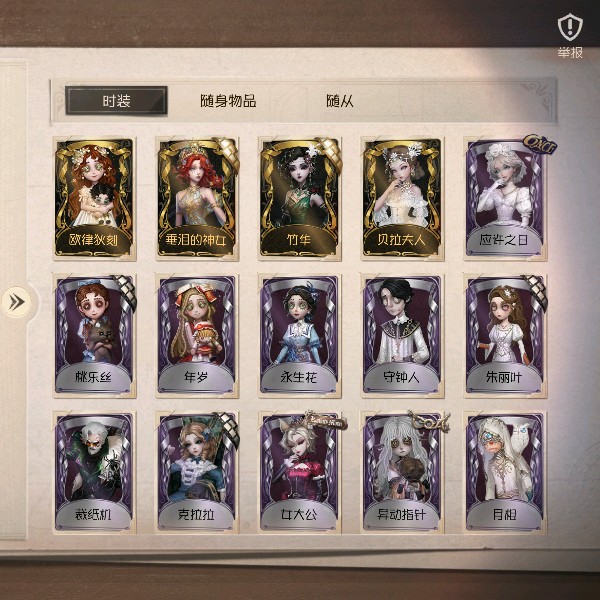Choose the 垂泪的神女 costume card

(x=197, y=197)
